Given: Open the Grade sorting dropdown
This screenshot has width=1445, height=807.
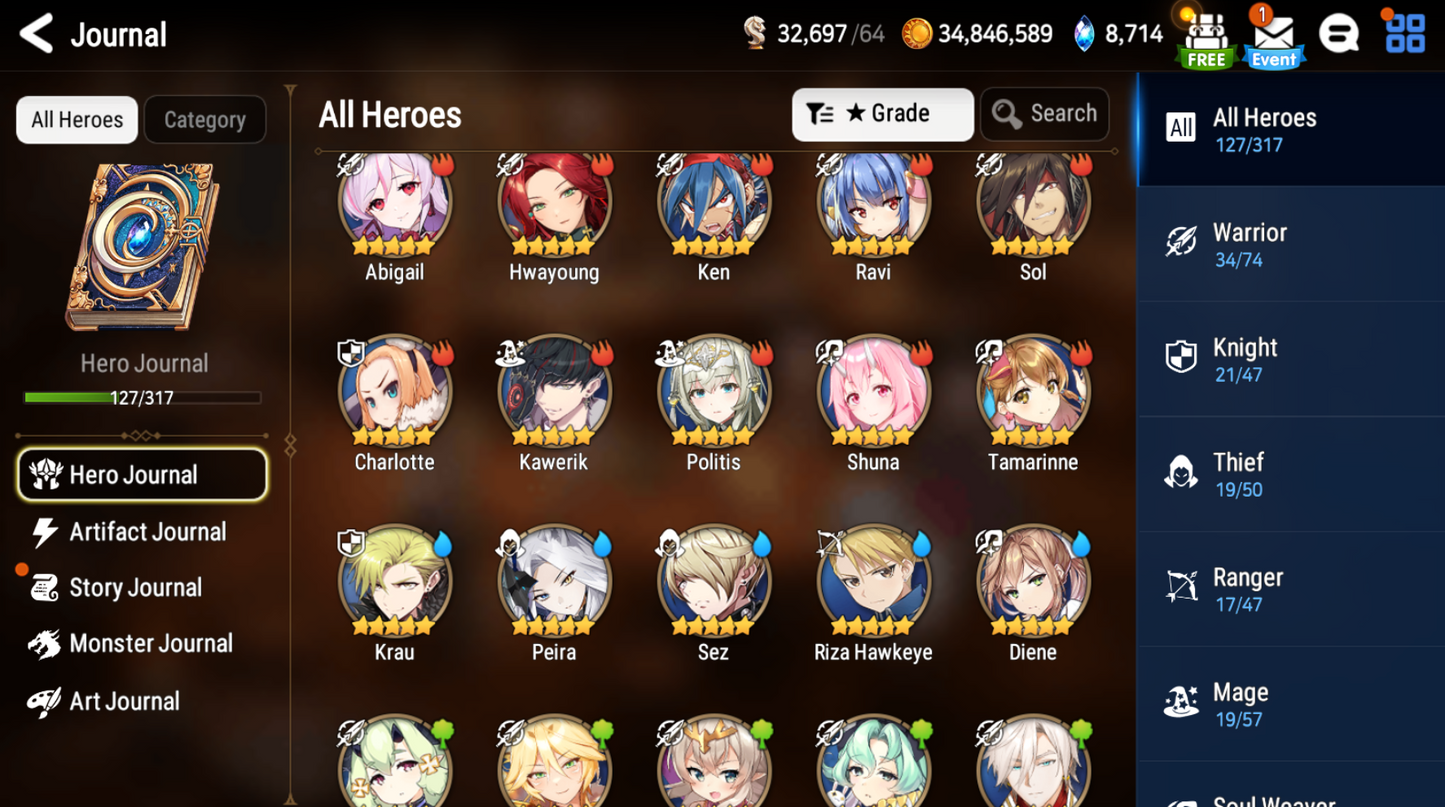Looking at the screenshot, I should click(x=882, y=113).
